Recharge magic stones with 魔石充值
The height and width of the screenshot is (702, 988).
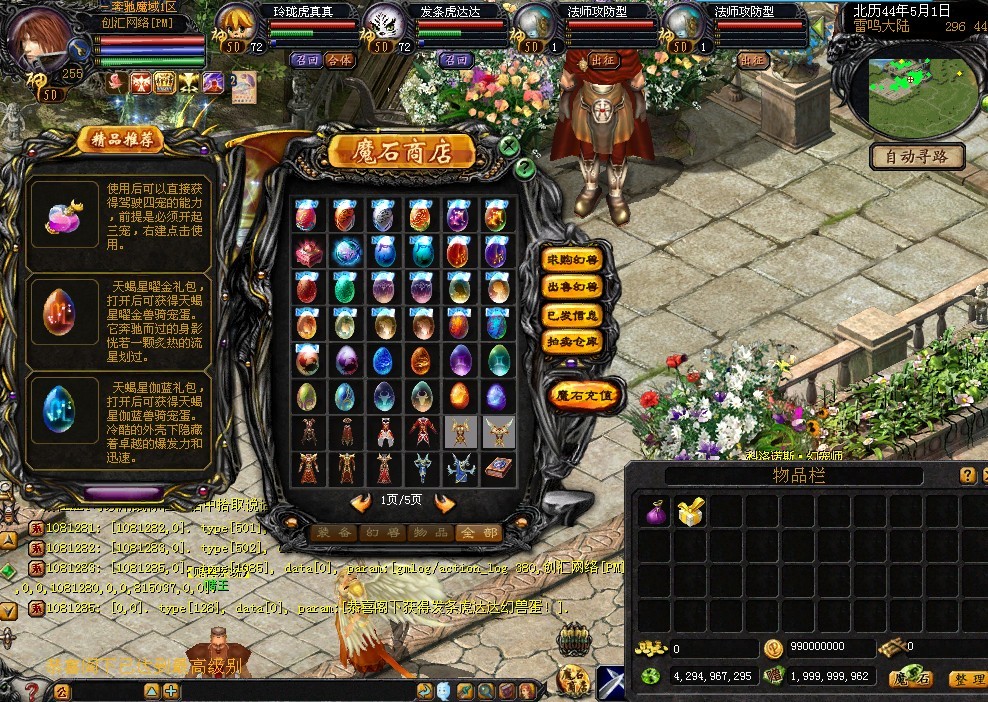point(585,395)
